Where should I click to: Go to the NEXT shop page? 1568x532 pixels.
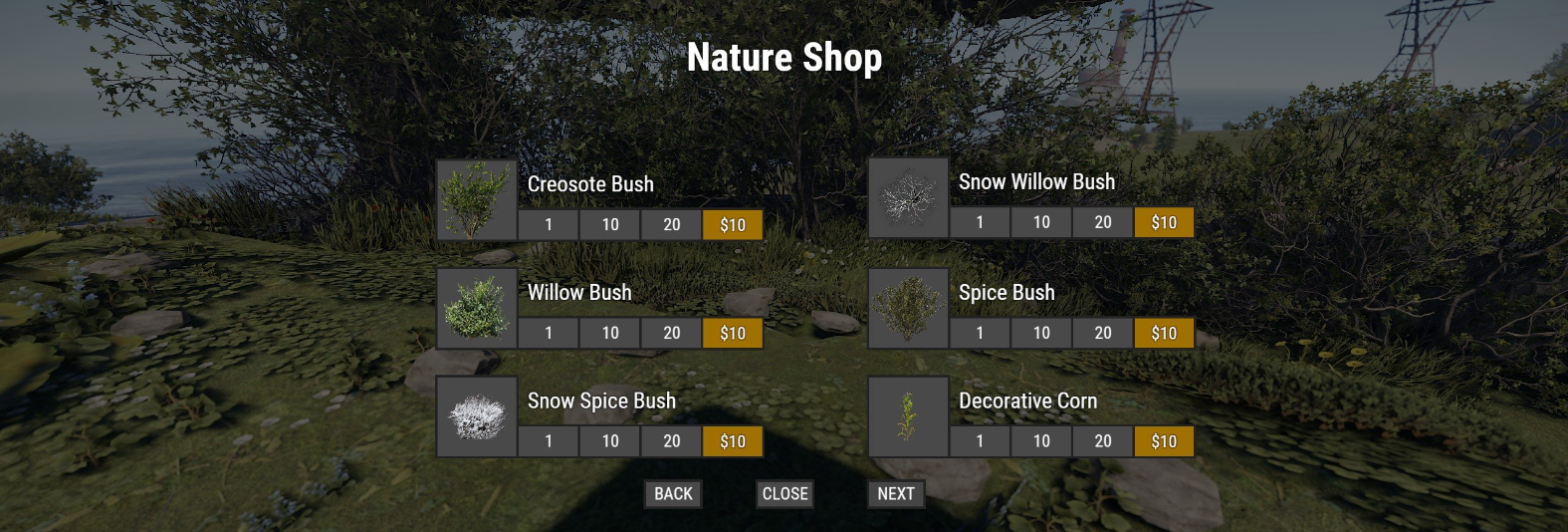coord(896,494)
